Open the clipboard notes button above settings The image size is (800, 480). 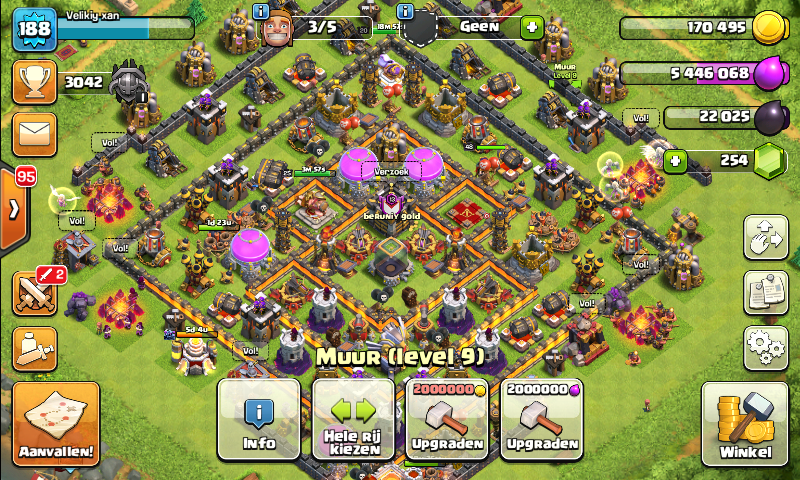[x=766, y=292]
